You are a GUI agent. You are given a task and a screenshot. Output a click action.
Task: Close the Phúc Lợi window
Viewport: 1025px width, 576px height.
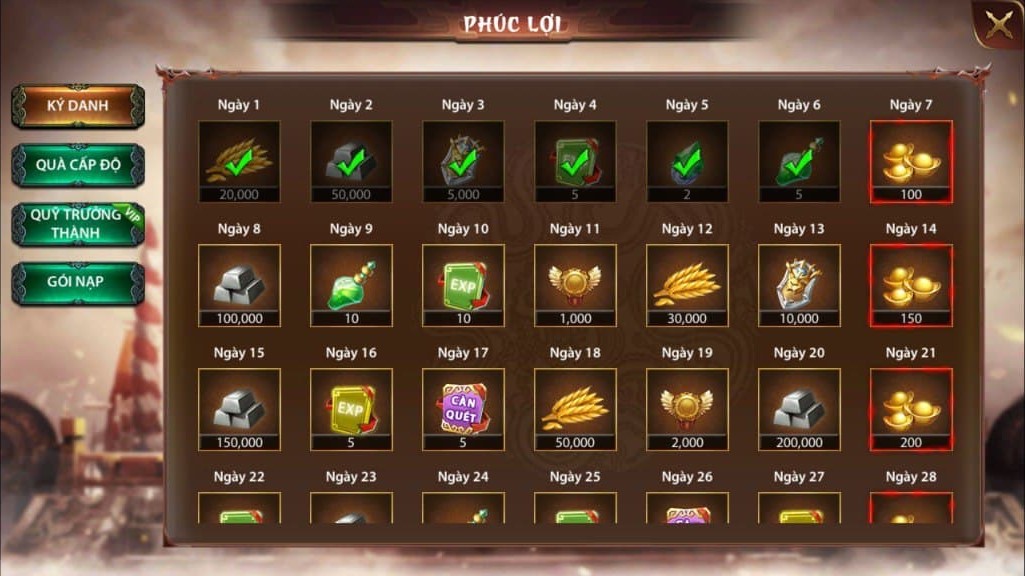pos(999,25)
